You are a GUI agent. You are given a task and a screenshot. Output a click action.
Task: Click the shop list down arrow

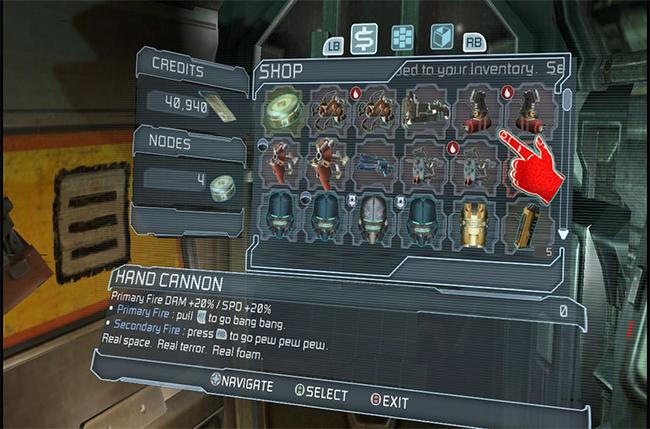pos(563,234)
